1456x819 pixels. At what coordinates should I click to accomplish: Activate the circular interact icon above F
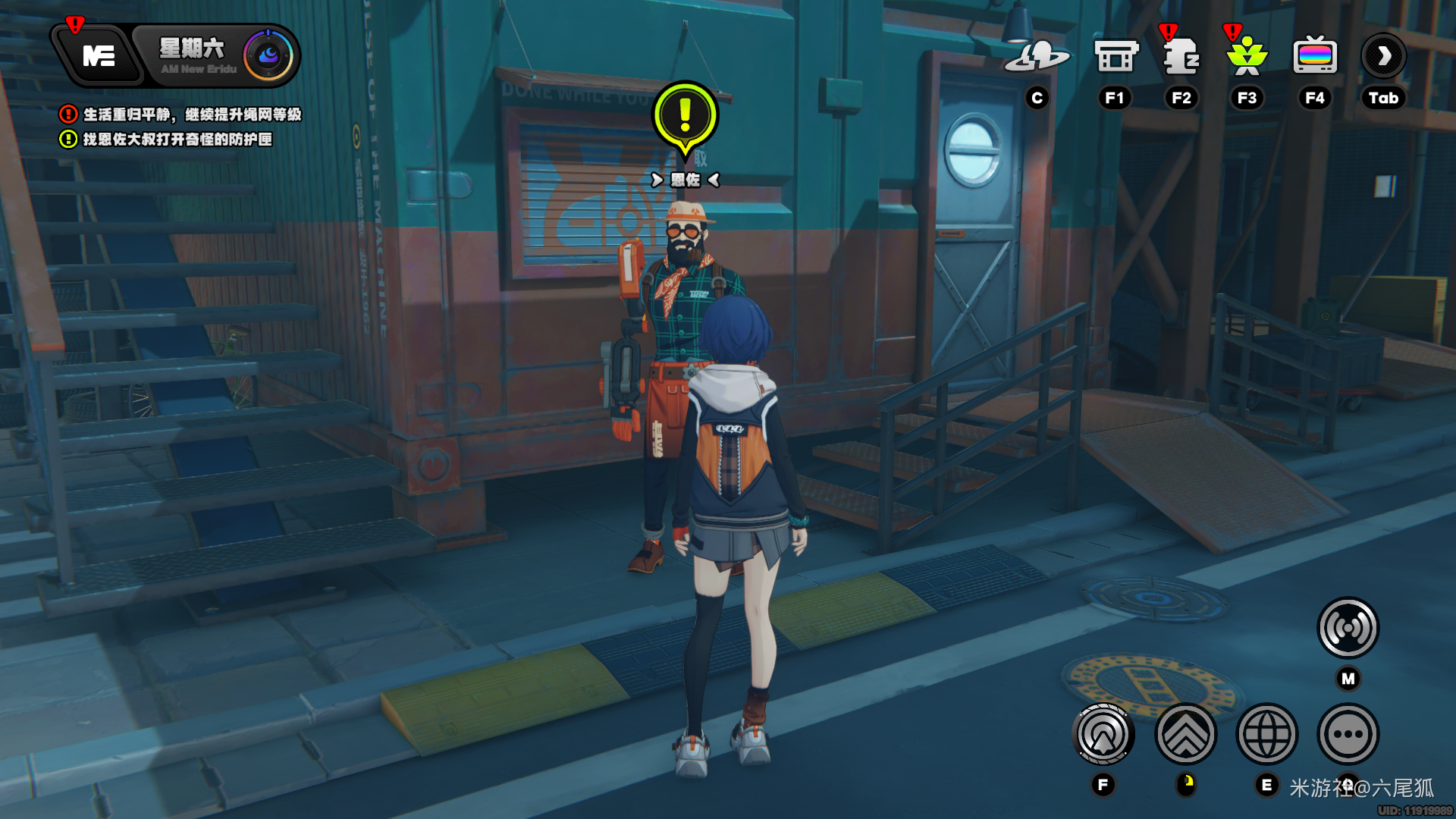pyautogui.click(x=1103, y=734)
